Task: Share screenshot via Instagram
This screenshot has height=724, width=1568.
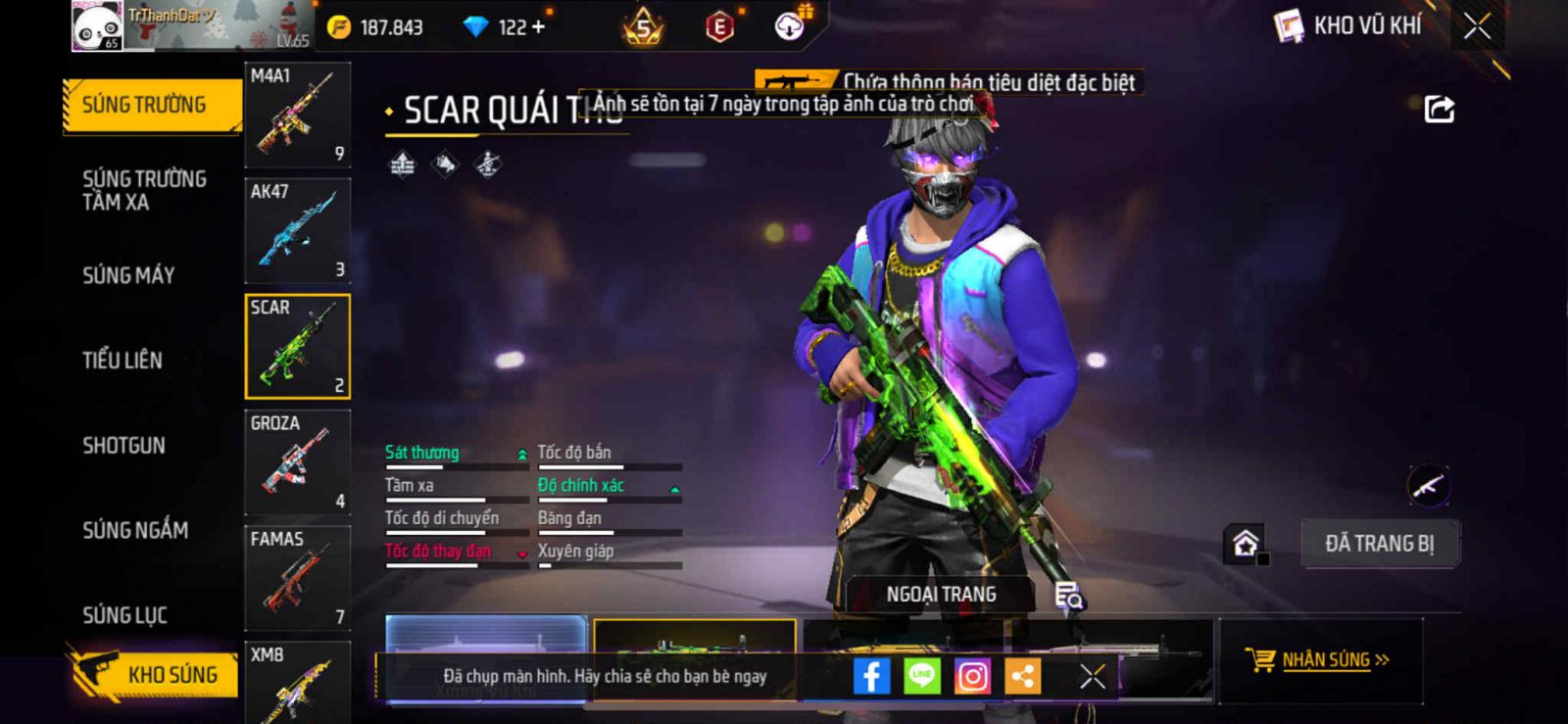Action: 972,676
